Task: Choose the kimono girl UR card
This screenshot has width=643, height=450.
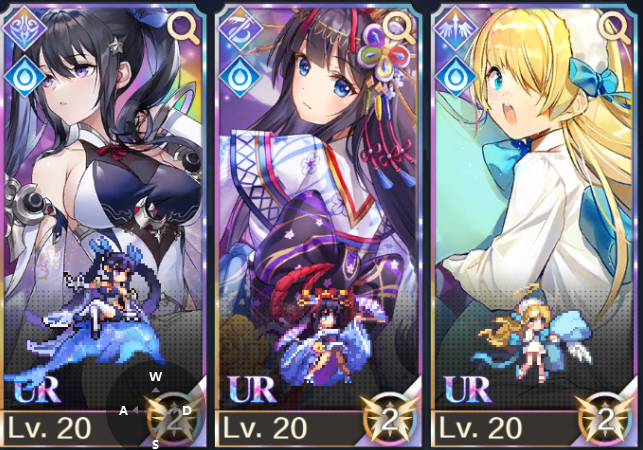Action: pos(318,220)
